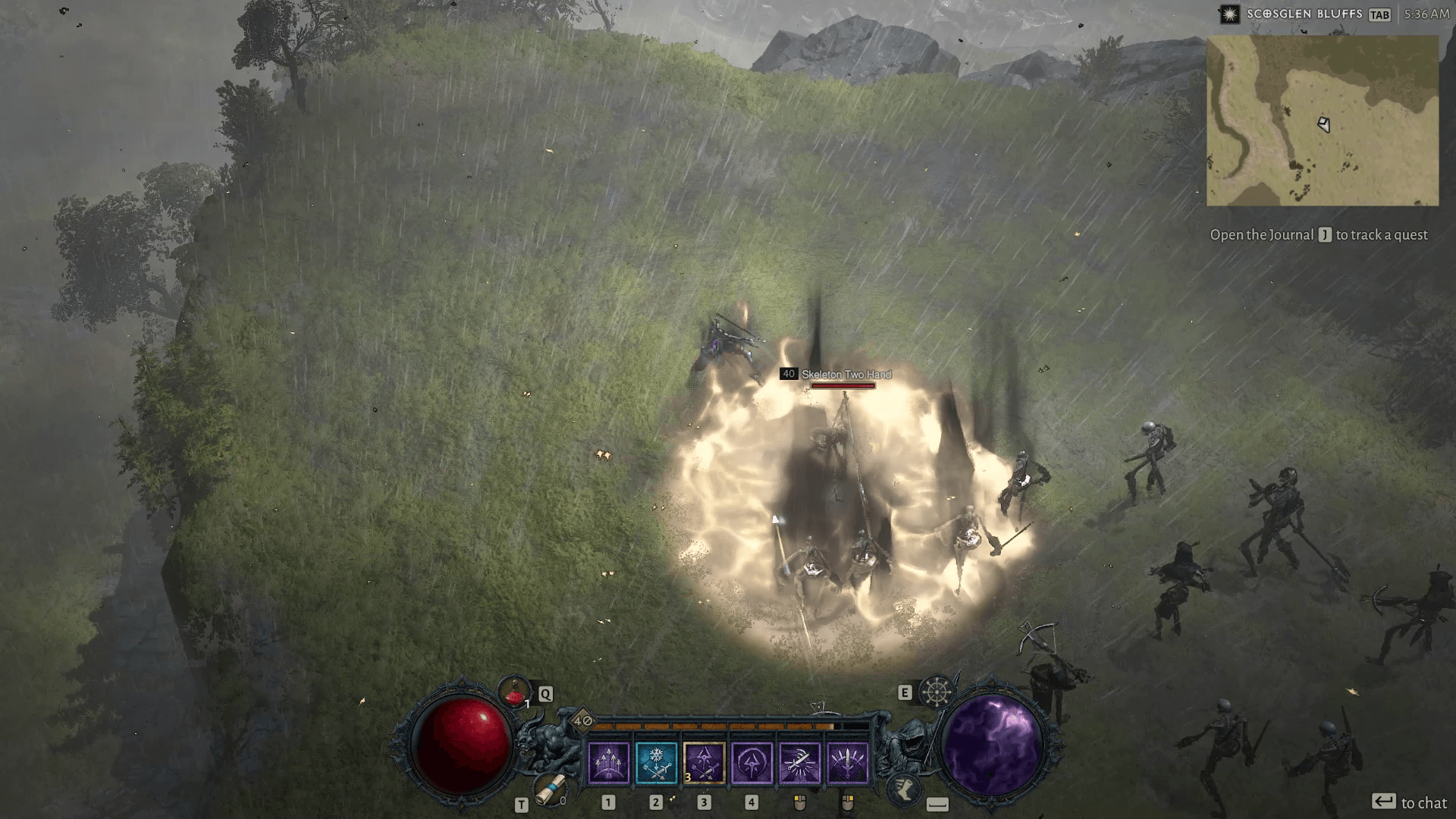The height and width of the screenshot is (819, 1456).
Task: Use the blue snowflake imbuement skill
Action: point(656,762)
